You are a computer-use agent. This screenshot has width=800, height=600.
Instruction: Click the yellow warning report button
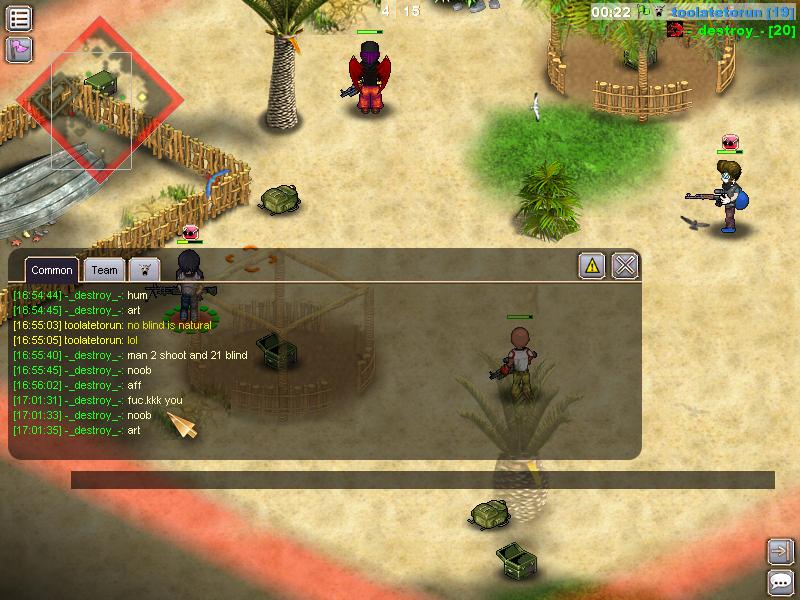pyautogui.click(x=592, y=266)
